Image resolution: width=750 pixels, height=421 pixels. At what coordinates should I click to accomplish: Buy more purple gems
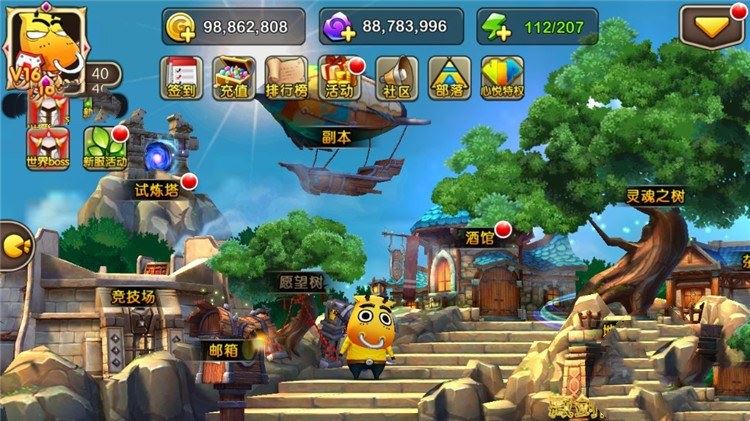[x=342, y=27]
